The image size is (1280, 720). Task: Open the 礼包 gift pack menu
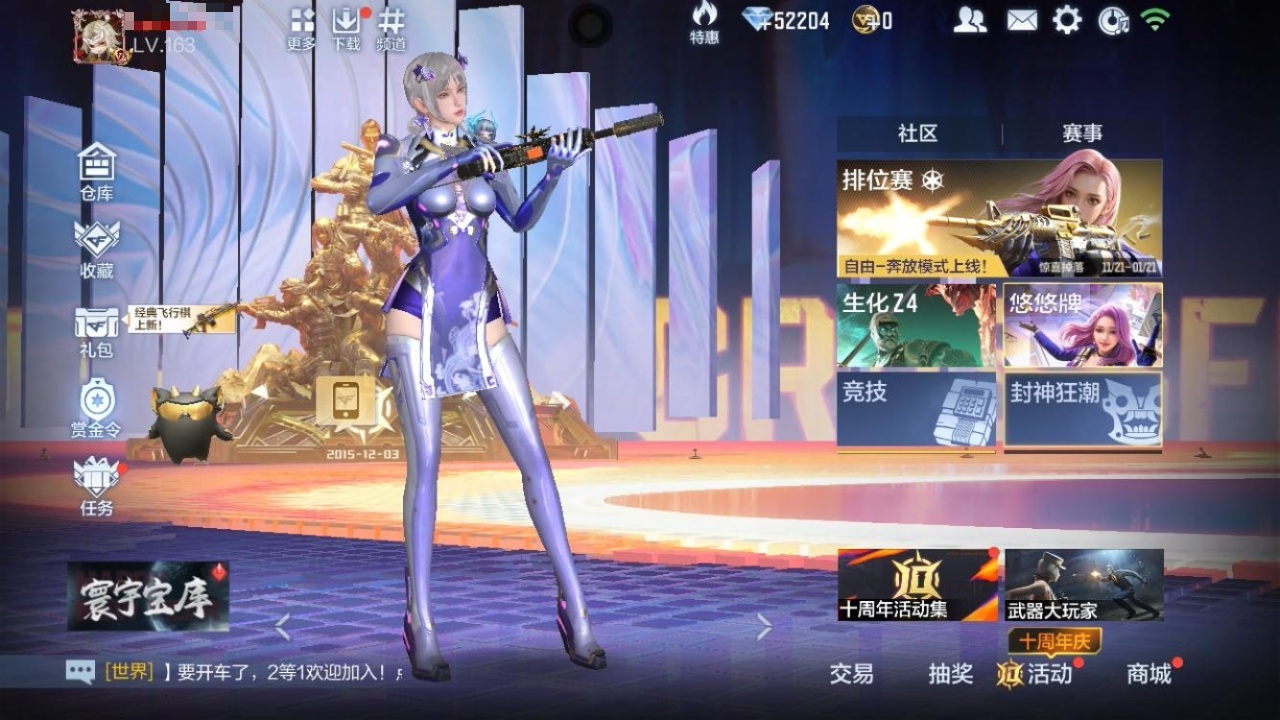[x=97, y=330]
